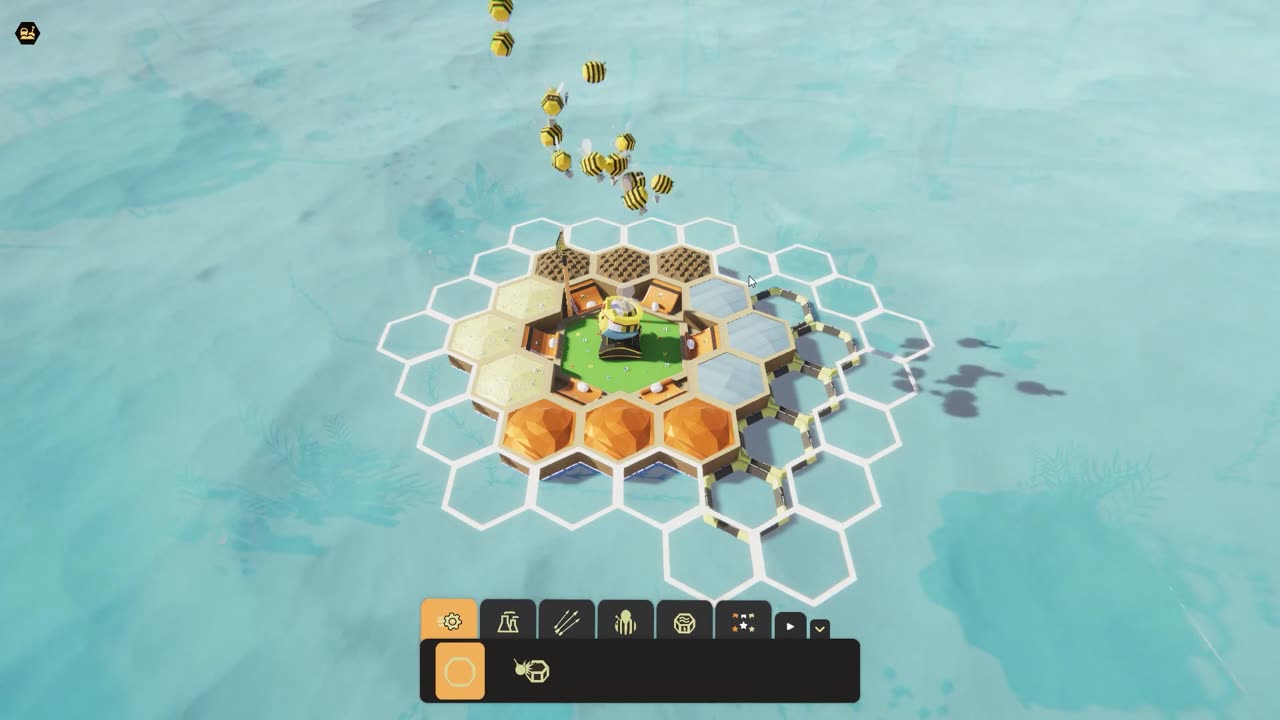This screenshot has height=720, width=1280.
Task: Switch to the bee category tab
Action: (x=625, y=622)
